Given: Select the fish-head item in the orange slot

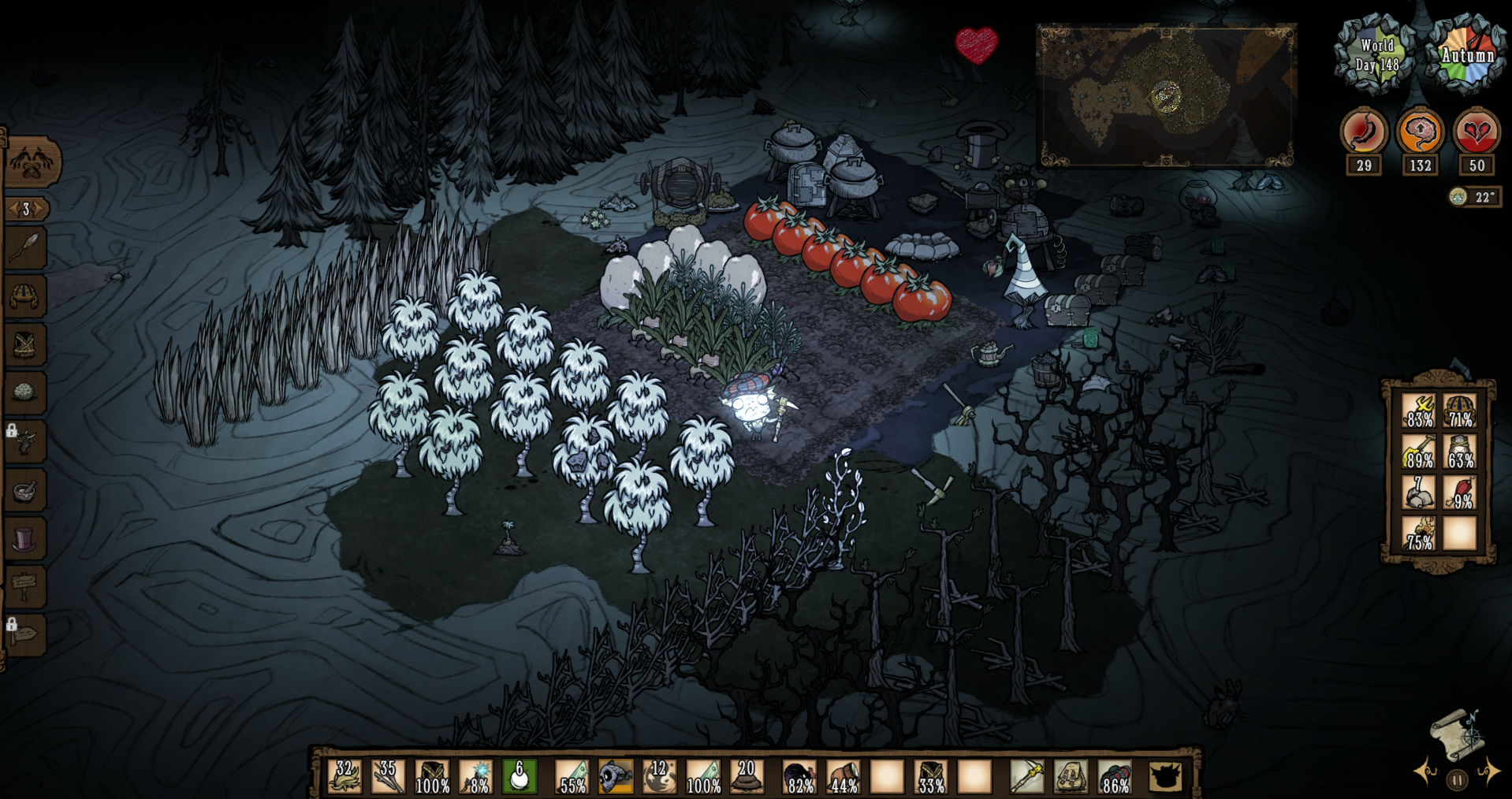Looking at the screenshot, I should pyautogui.click(x=616, y=776).
